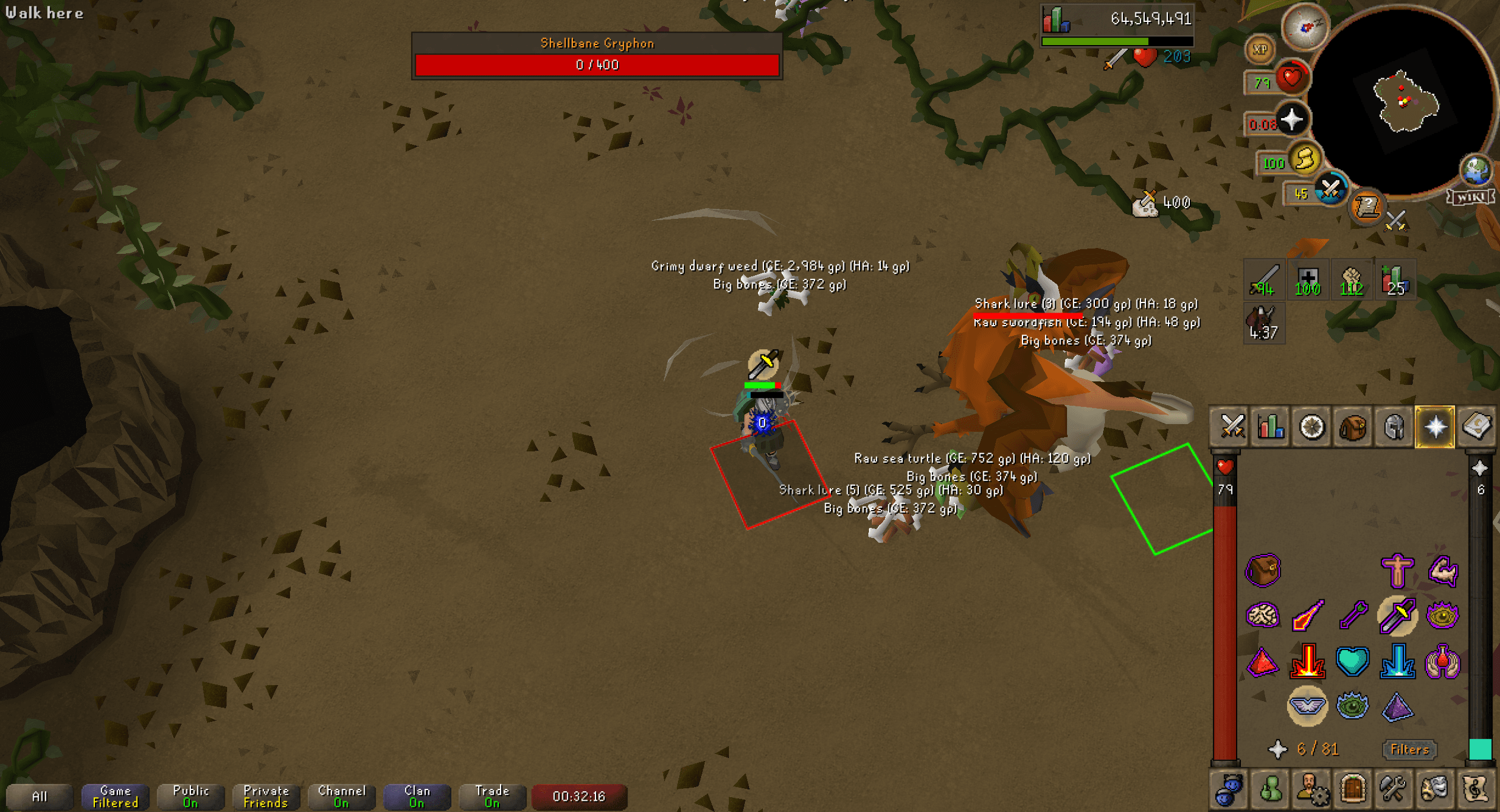
Task: Activate the Ultimate Strength flexing-arm prayer
Action: 1444,572
